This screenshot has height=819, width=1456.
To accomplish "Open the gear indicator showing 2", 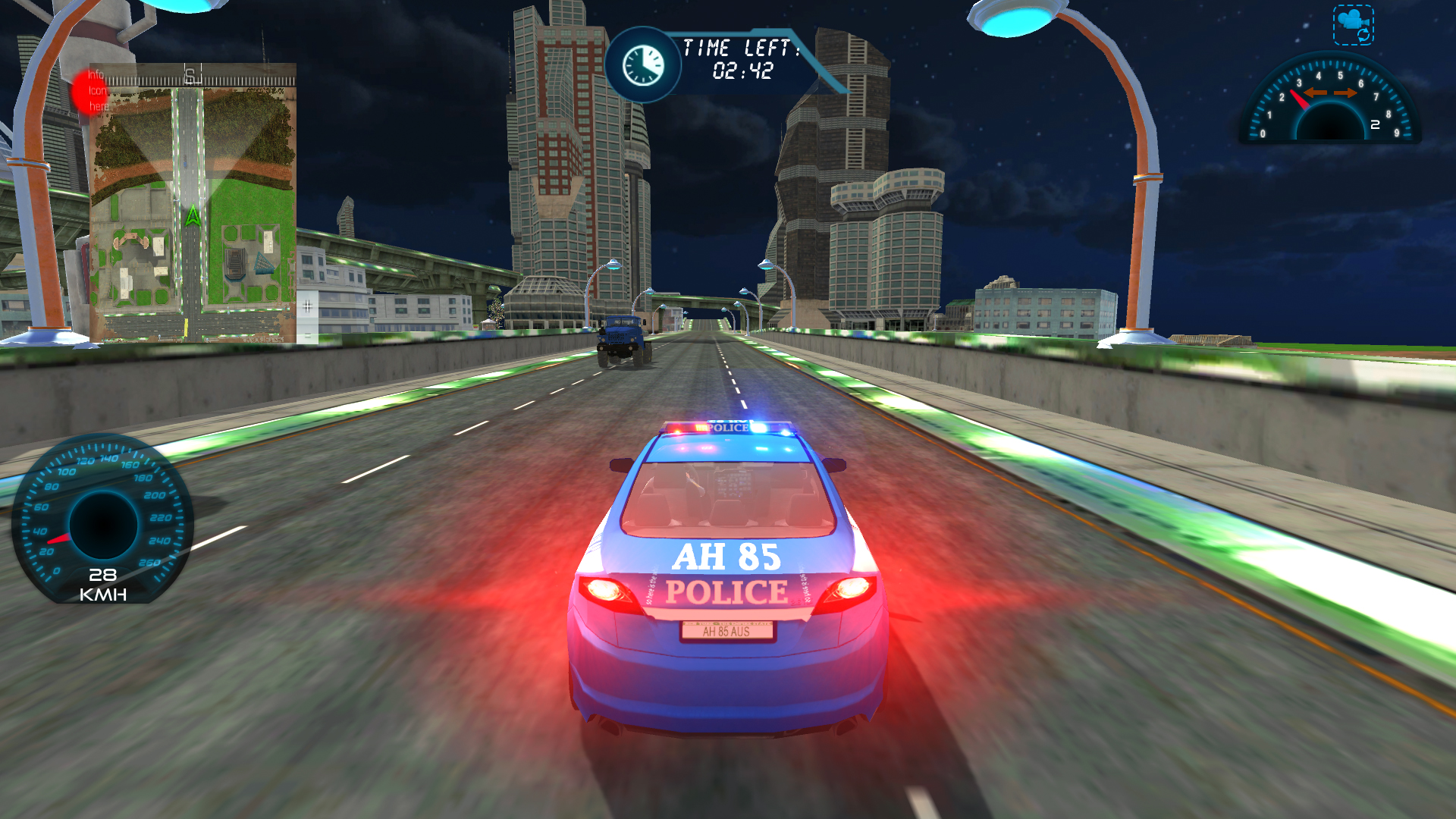I will 1375,124.
